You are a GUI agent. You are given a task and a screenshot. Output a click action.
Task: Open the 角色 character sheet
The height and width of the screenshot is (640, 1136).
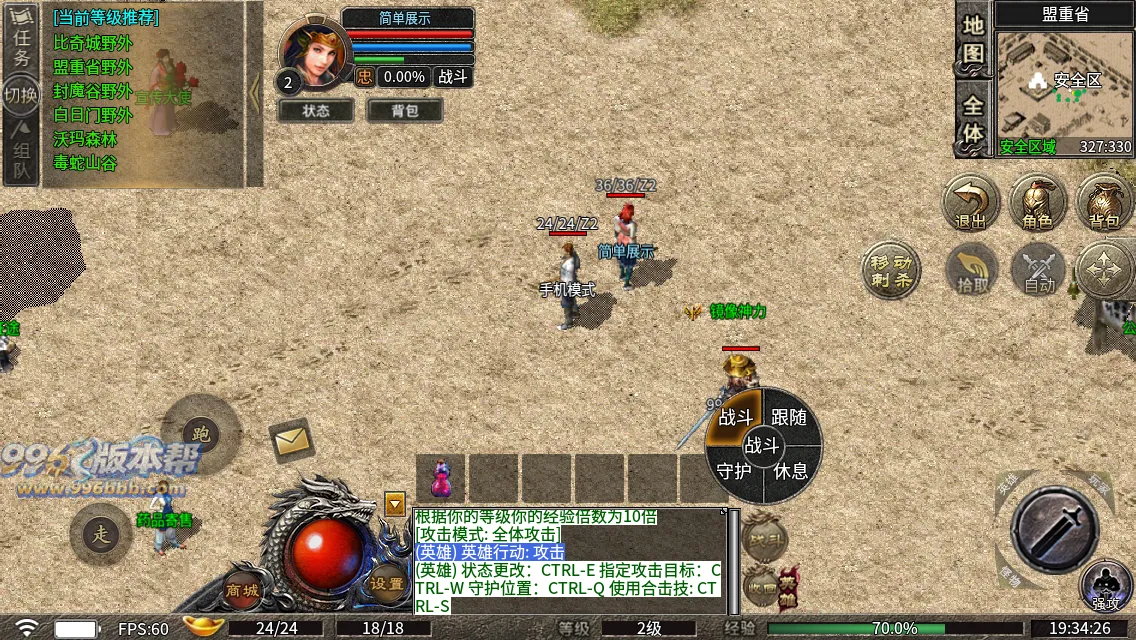(x=1038, y=202)
